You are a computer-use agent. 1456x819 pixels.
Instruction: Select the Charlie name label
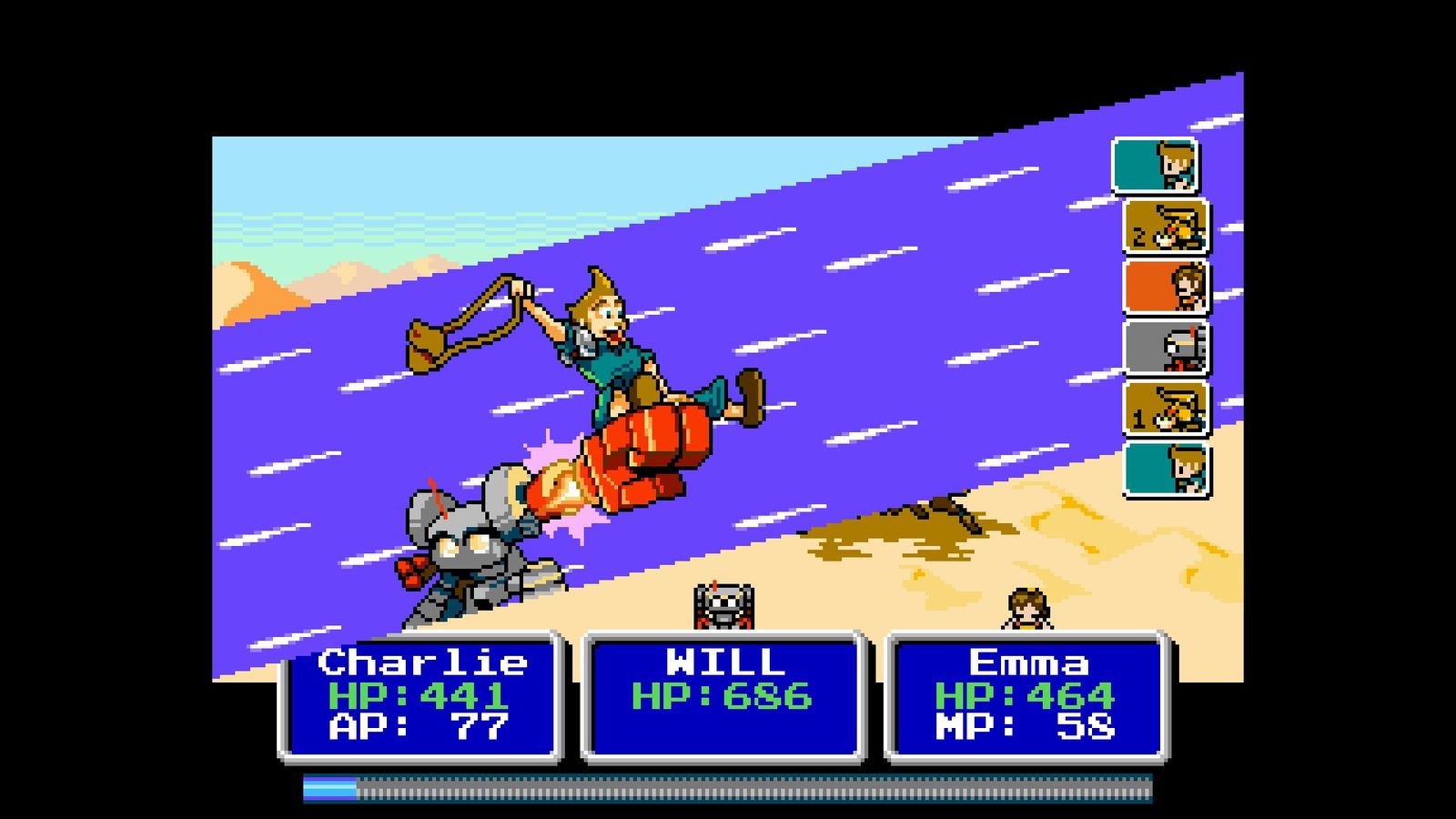coord(423,662)
